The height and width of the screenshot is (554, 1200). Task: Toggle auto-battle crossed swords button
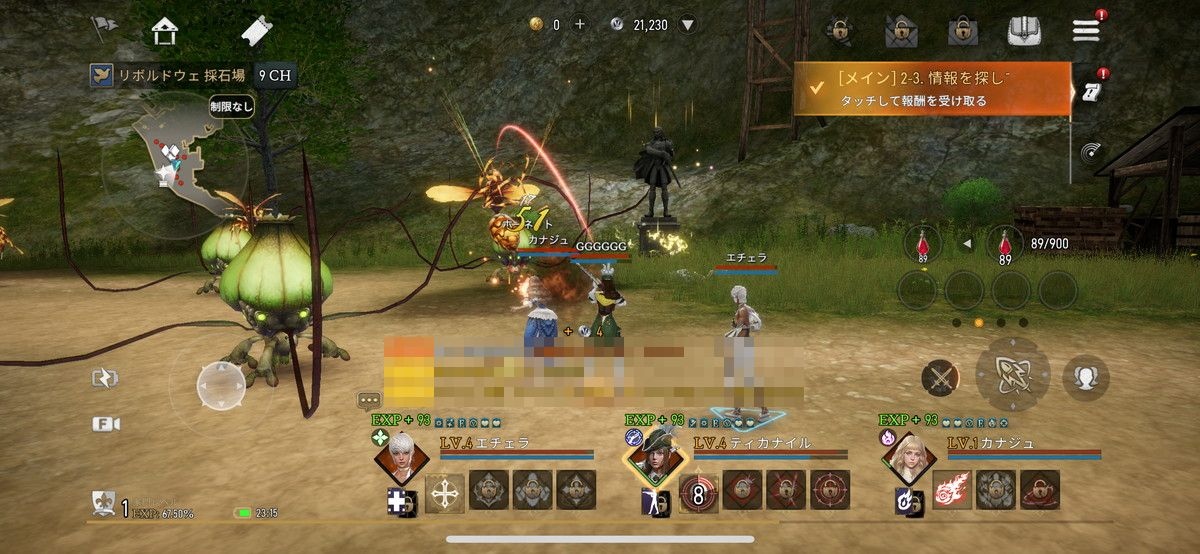[940, 377]
